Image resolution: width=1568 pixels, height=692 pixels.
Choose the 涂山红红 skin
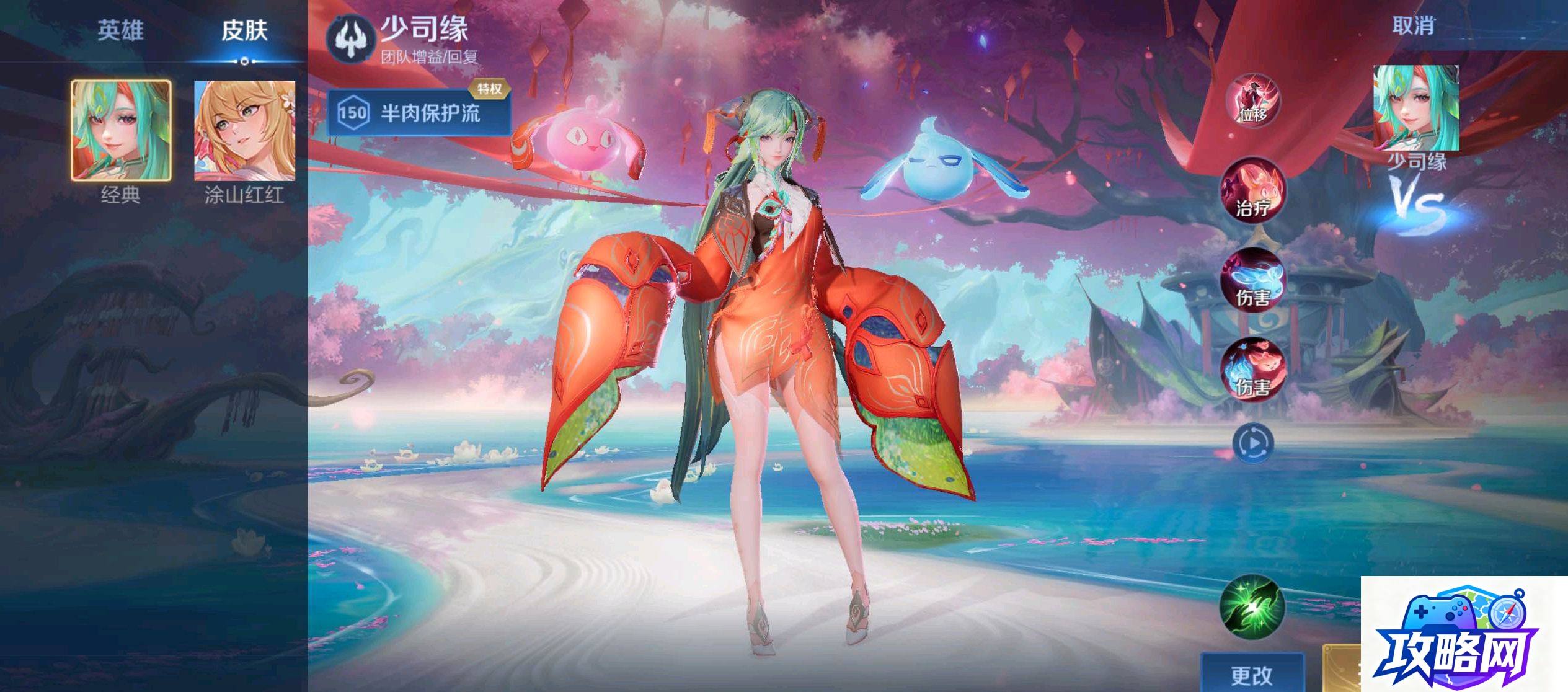point(244,130)
